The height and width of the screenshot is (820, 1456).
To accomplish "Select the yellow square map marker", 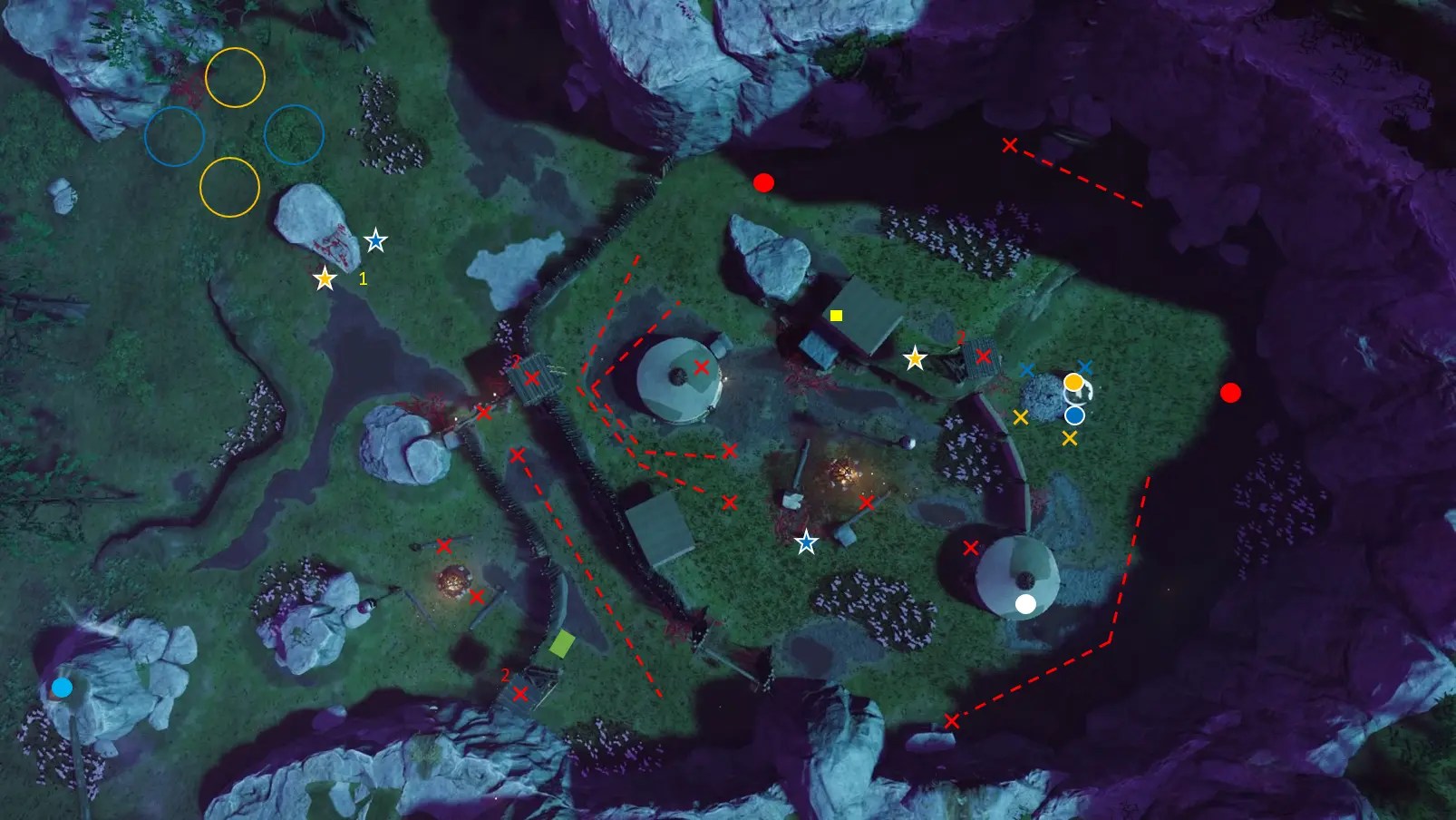I will [836, 316].
